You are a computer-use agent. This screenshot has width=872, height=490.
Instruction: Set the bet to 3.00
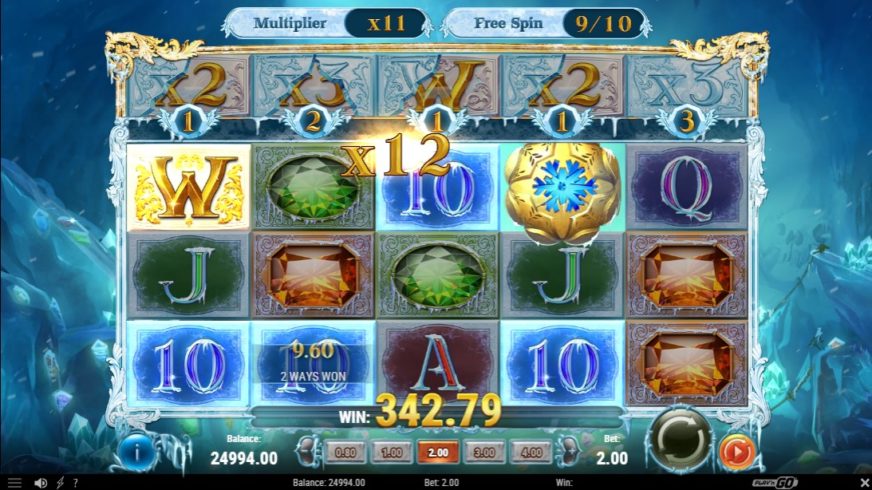pos(482,452)
